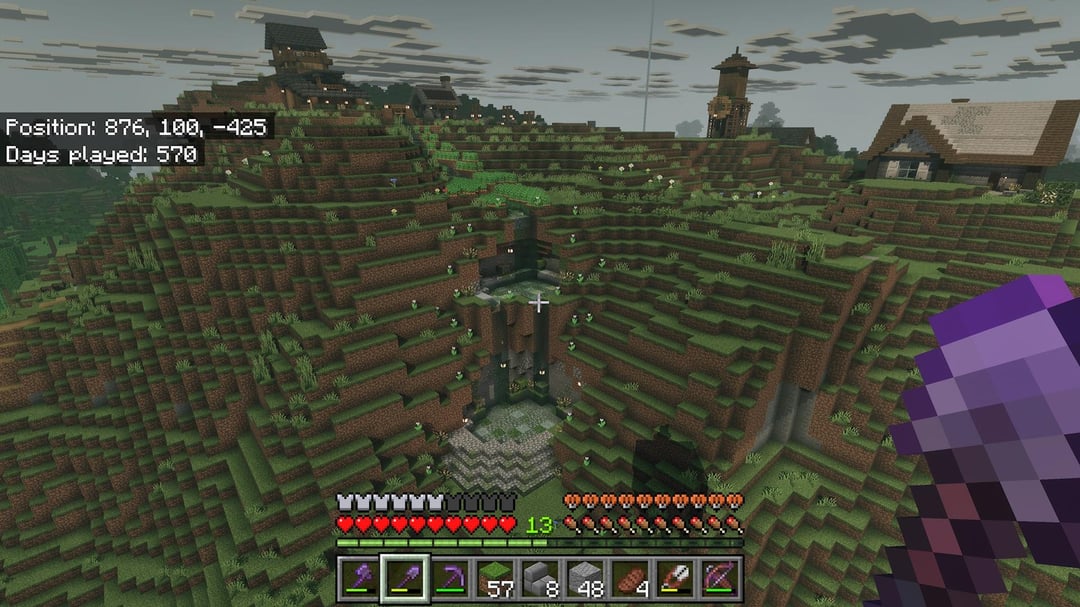Choose the cooked meat stack of 4
Viewport: 1080px width, 607px height.
630,580
